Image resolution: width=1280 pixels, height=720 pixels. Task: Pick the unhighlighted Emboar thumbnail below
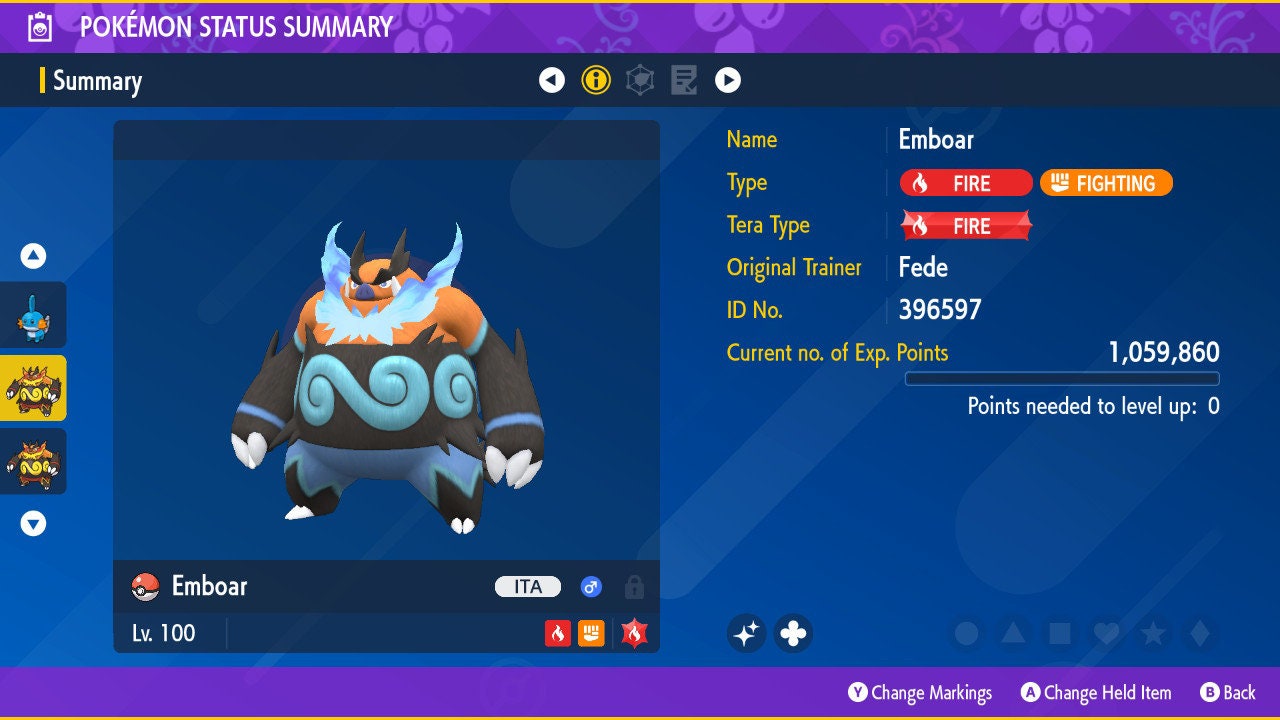click(x=34, y=461)
